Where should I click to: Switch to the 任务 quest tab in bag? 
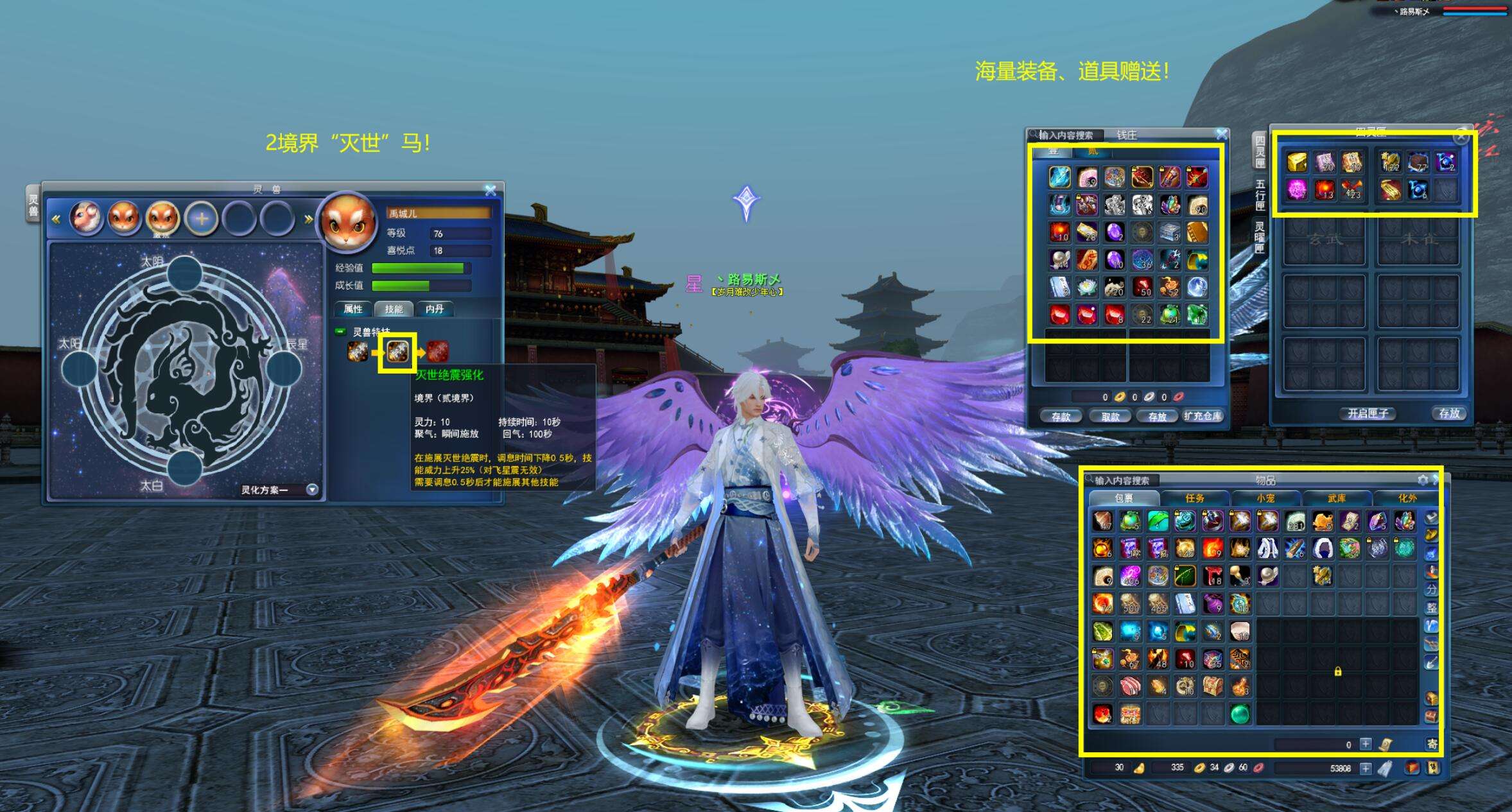[x=1195, y=498]
